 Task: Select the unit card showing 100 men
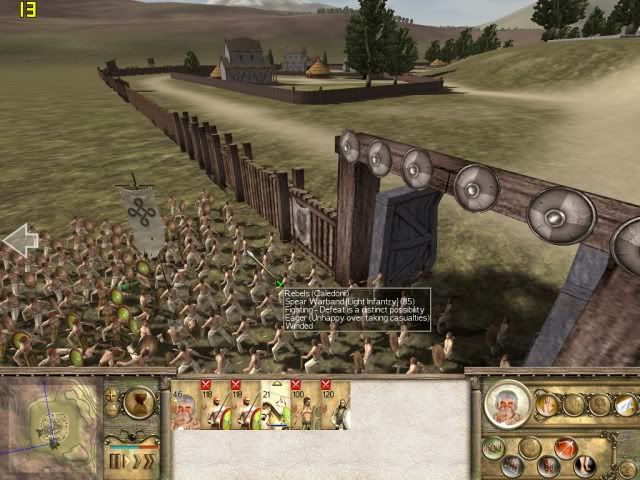point(304,405)
